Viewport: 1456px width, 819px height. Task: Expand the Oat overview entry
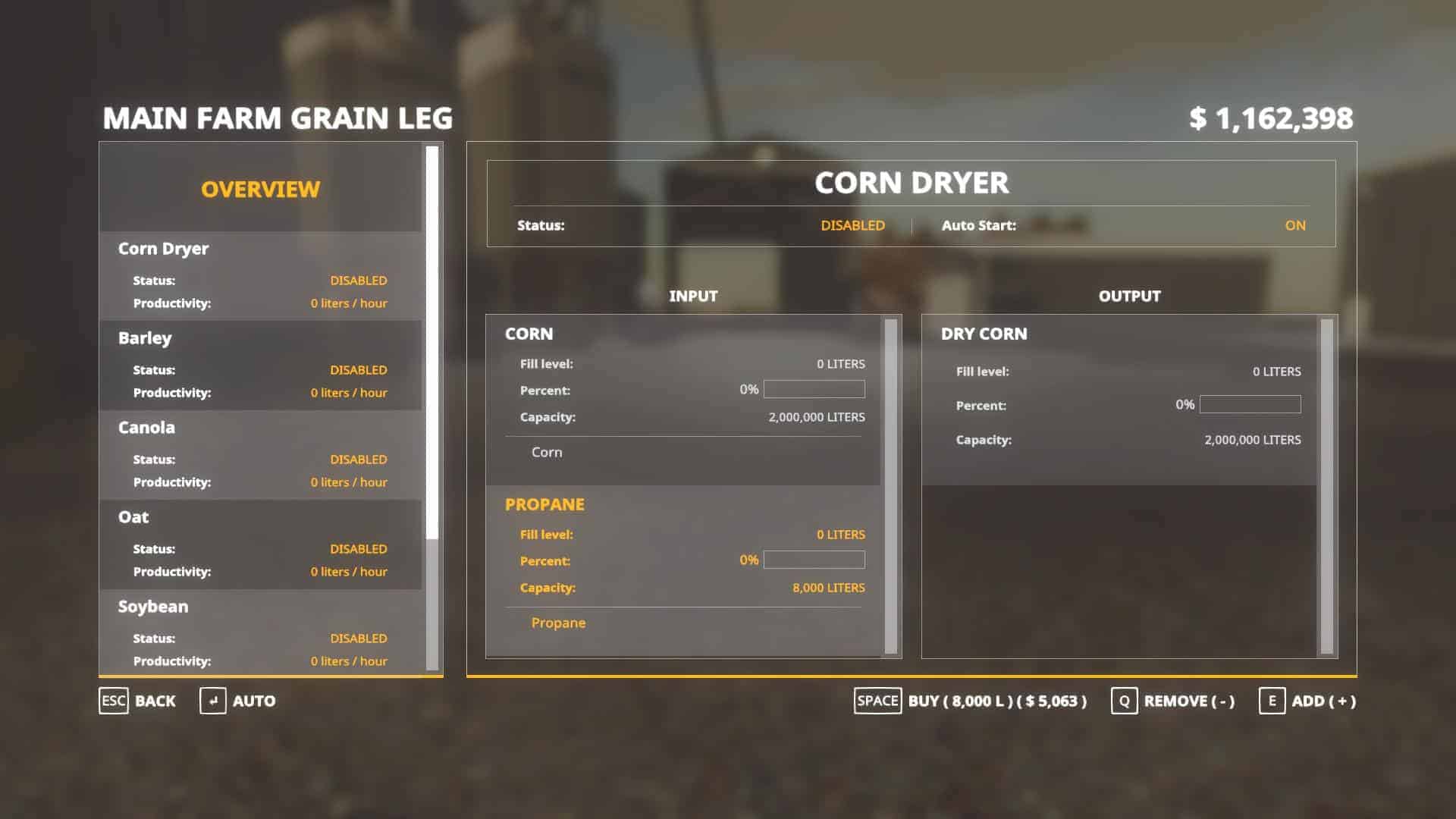click(x=133, y=516)
